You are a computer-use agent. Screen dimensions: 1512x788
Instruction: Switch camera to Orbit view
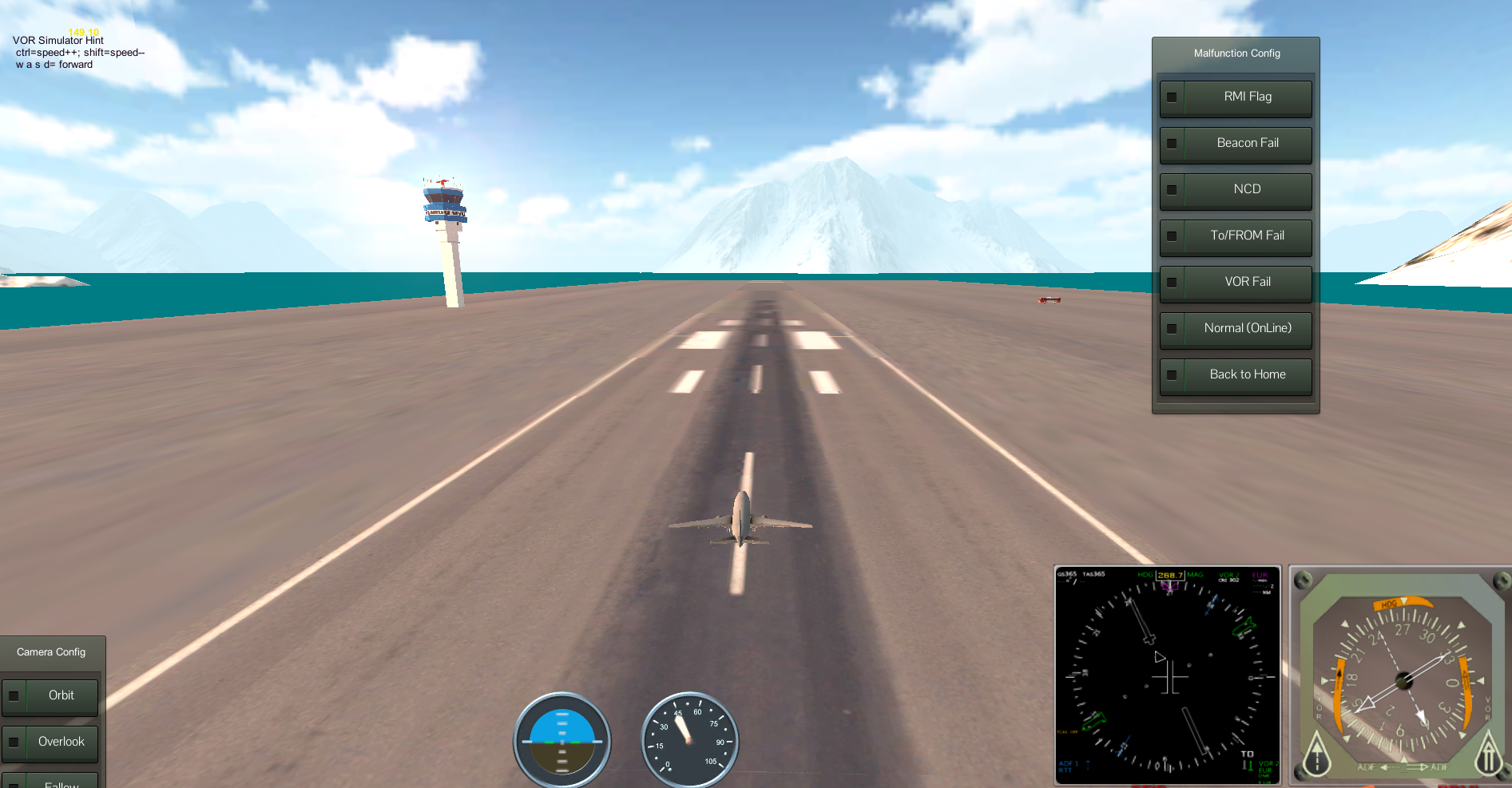pyautogui.click(x=50, y=696)
